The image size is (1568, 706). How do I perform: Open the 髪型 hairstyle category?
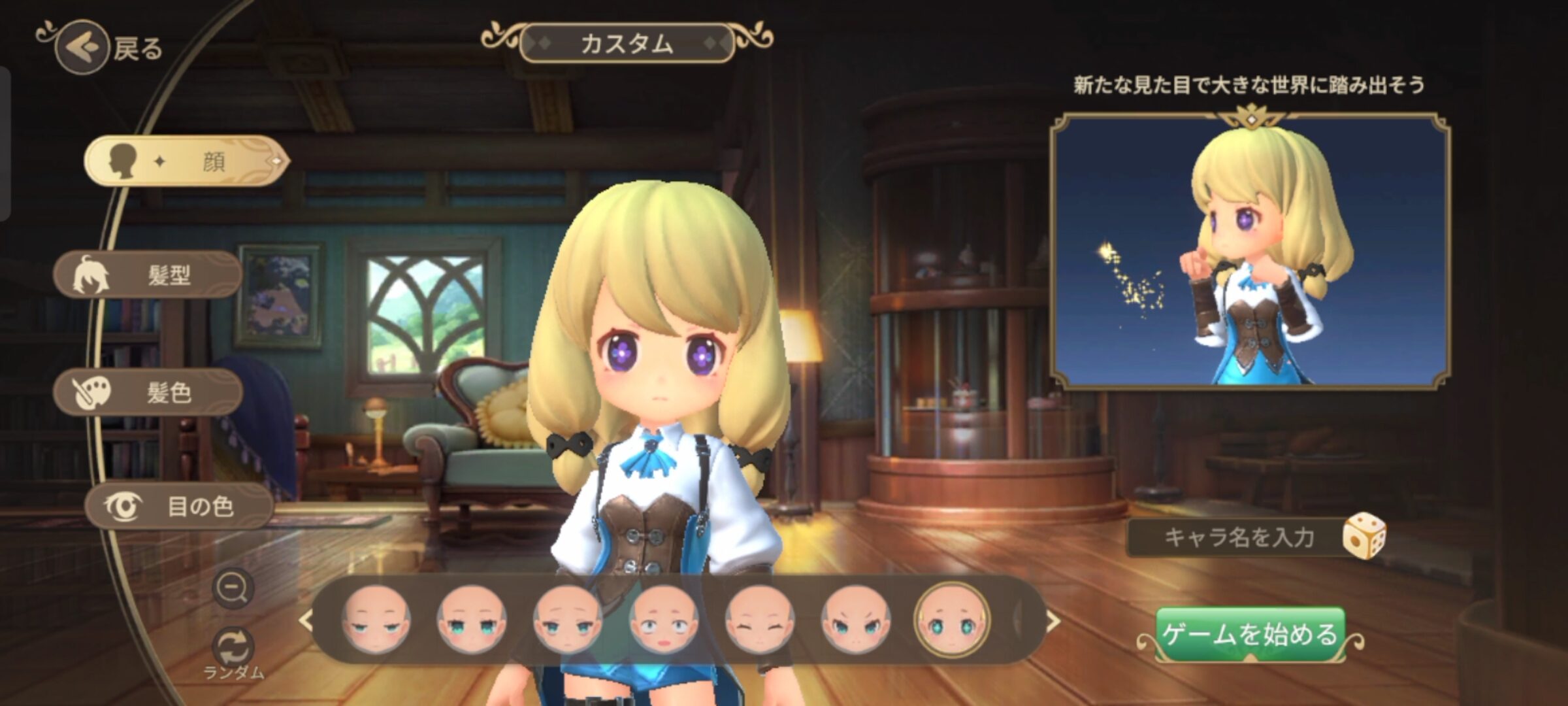coord(148,275)
